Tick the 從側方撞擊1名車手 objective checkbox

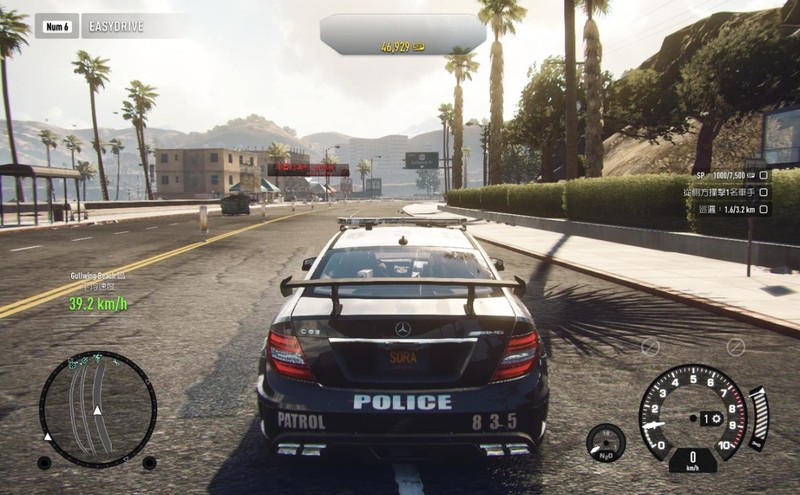(x=764, y=192)
